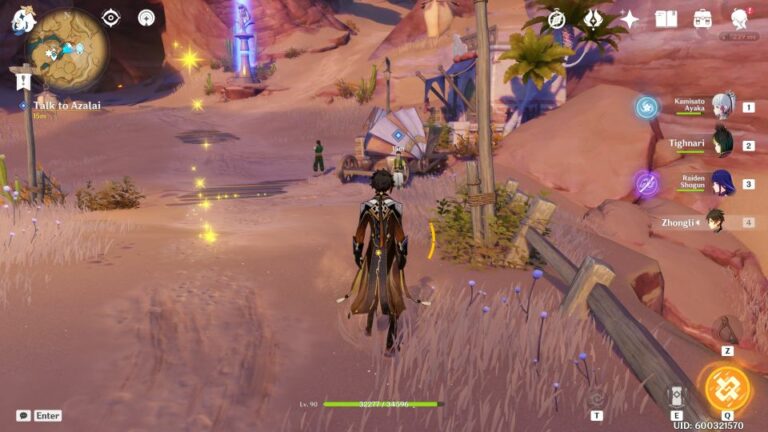Use the gadget icon above the Burst
The width and height of the screenshot is (768, 432).
point(727,331)
